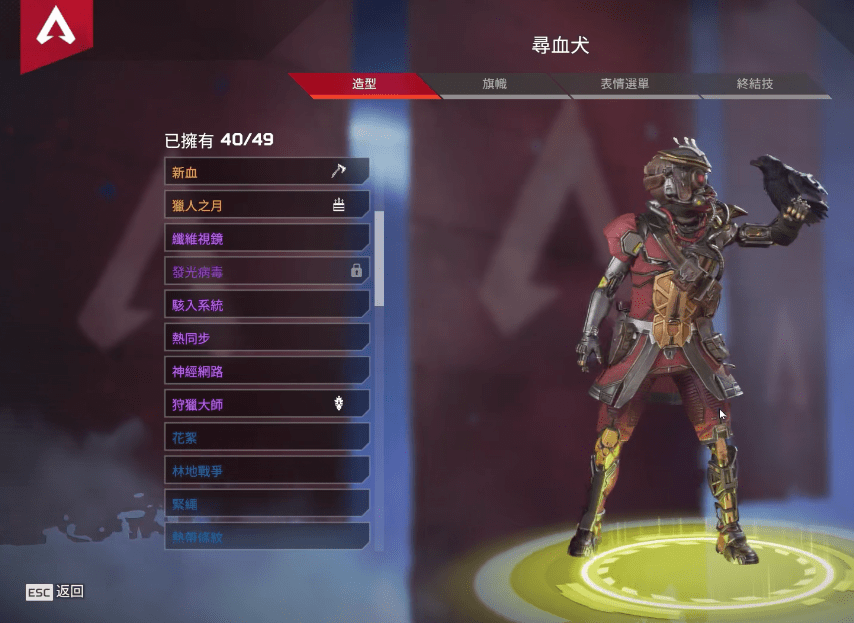Go back with the 返回 button

click(56, 592)
